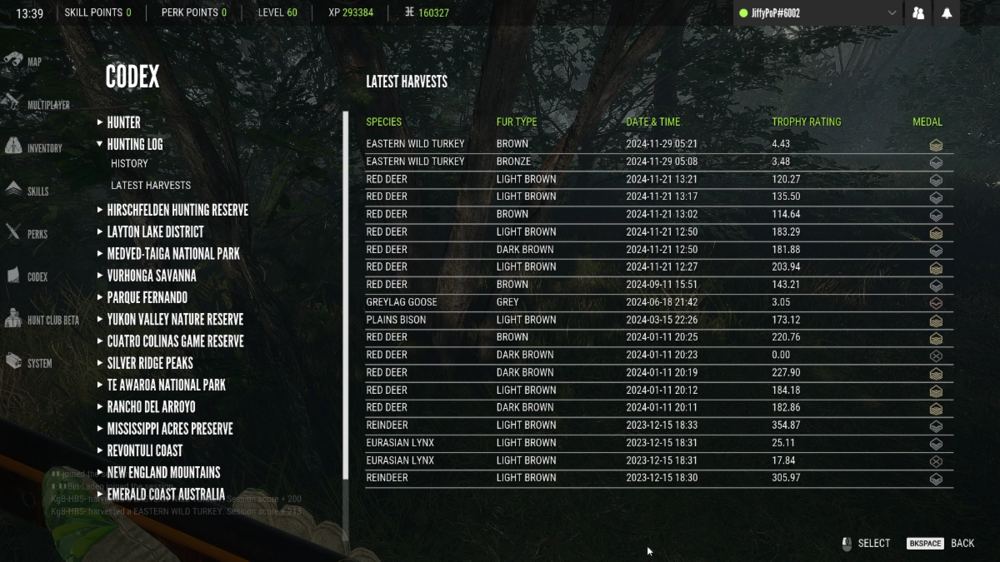Viewport: 1000px width, 562px height.
Task: Expand Emerald Coast Australia entry
Action: (165, 494)
